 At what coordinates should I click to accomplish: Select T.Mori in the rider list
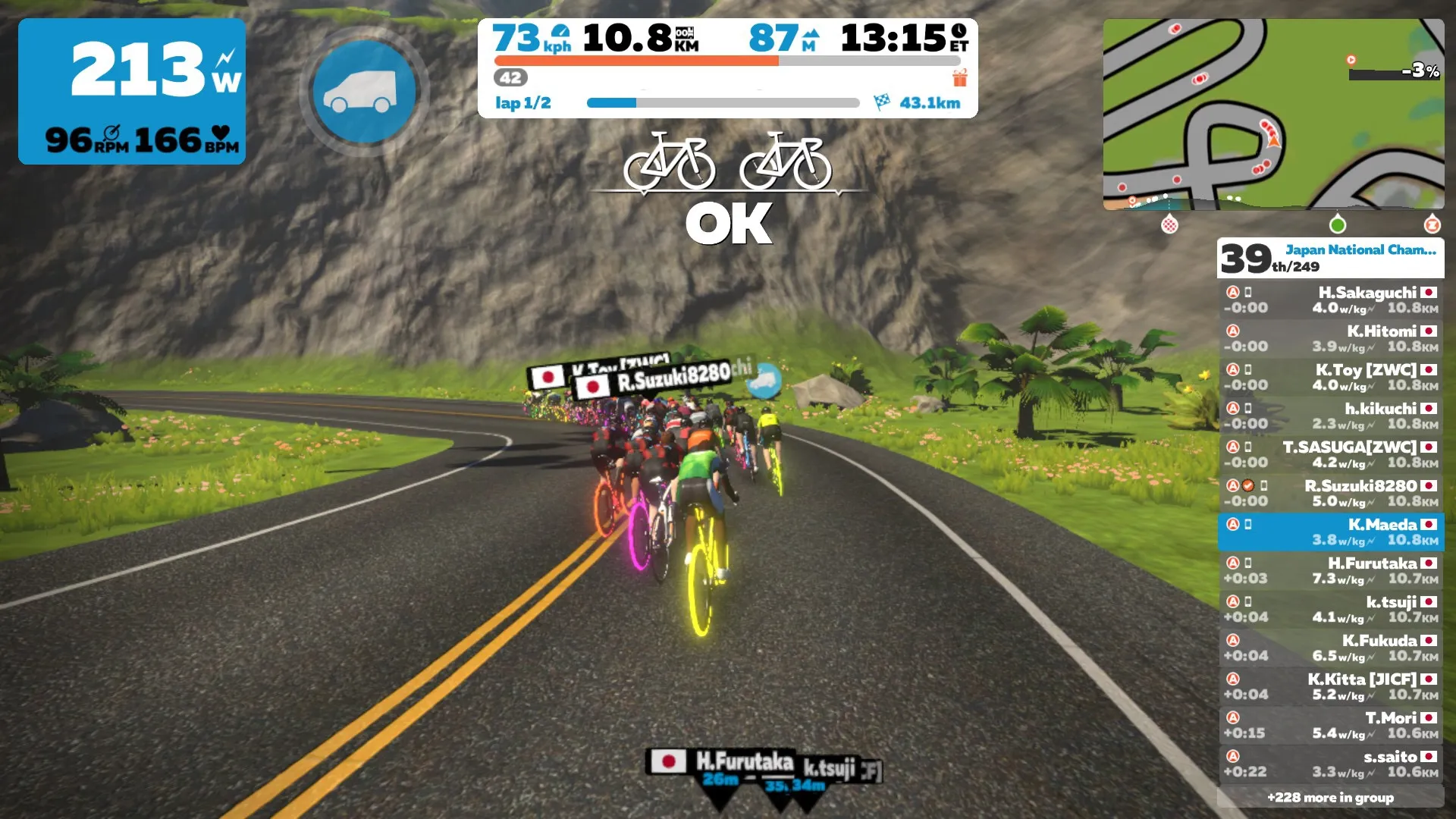(1330, 726)
